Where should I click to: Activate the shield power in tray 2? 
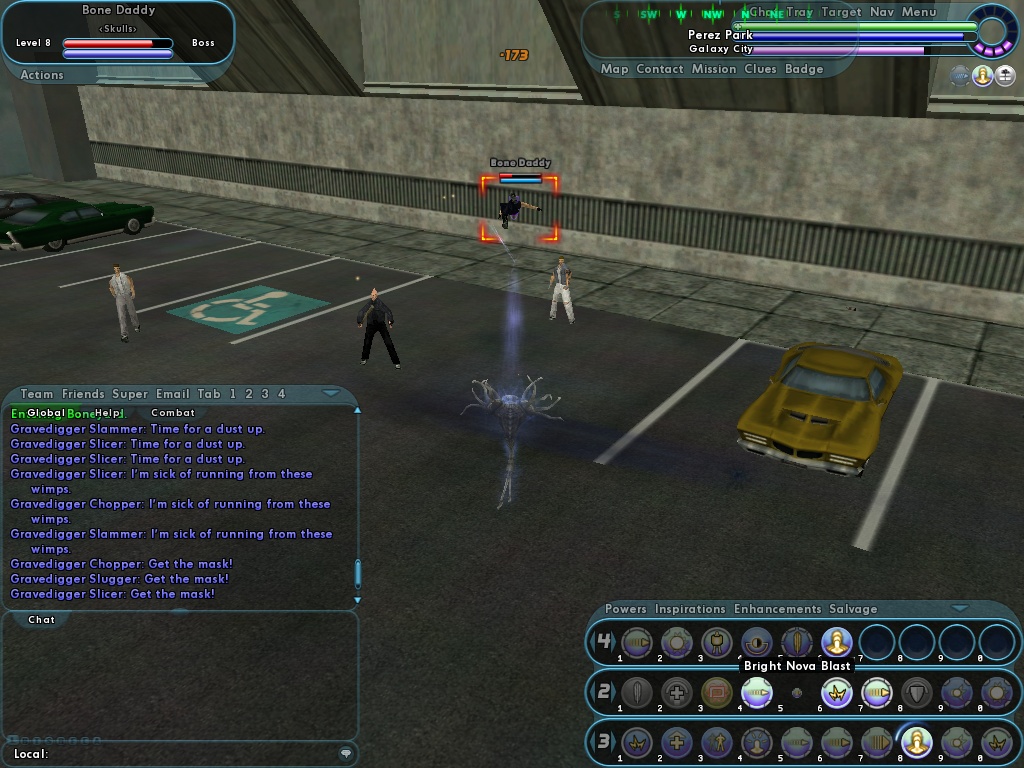tap(917, 692)
